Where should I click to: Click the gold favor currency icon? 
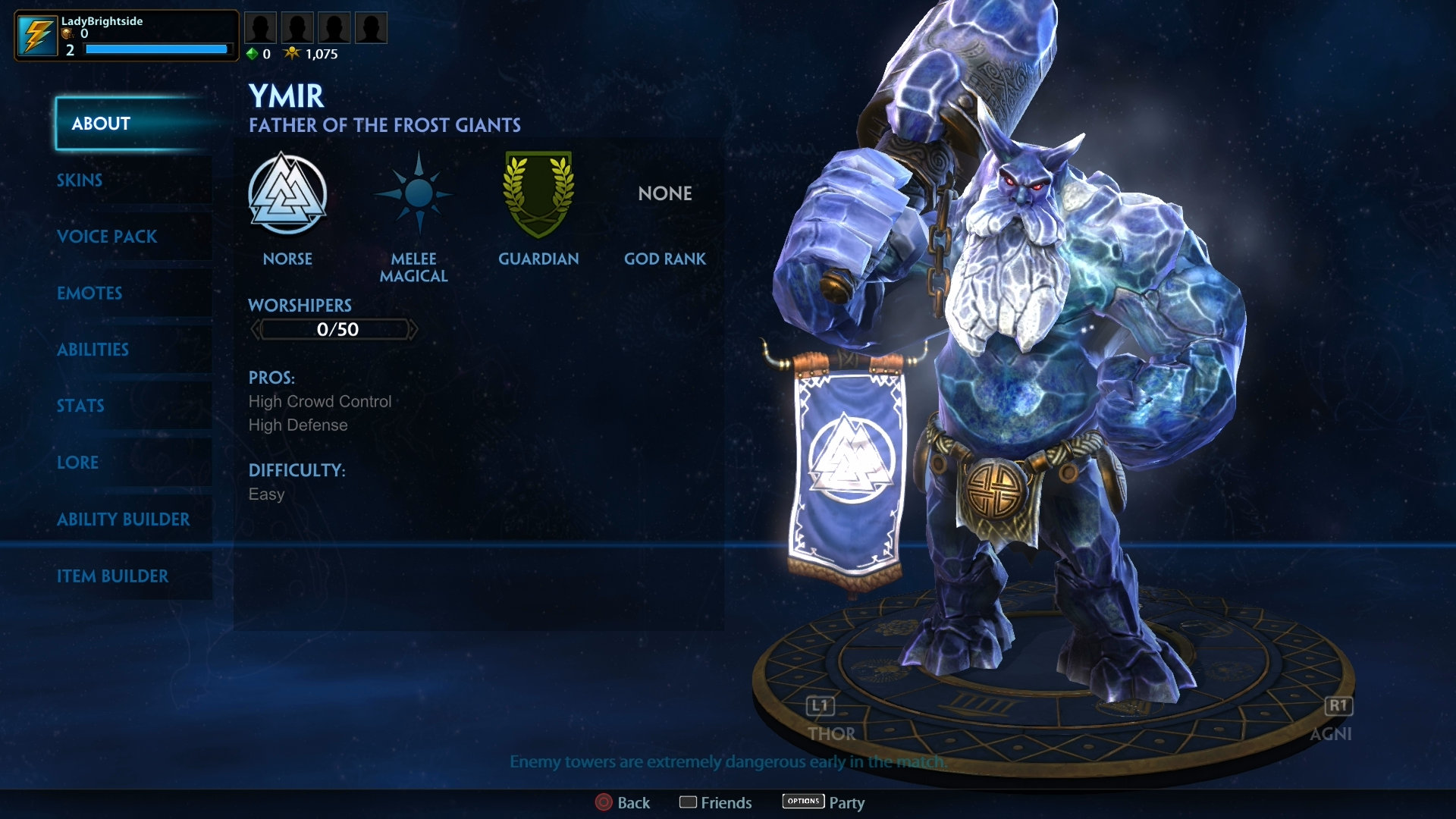(x=293, y=53)
